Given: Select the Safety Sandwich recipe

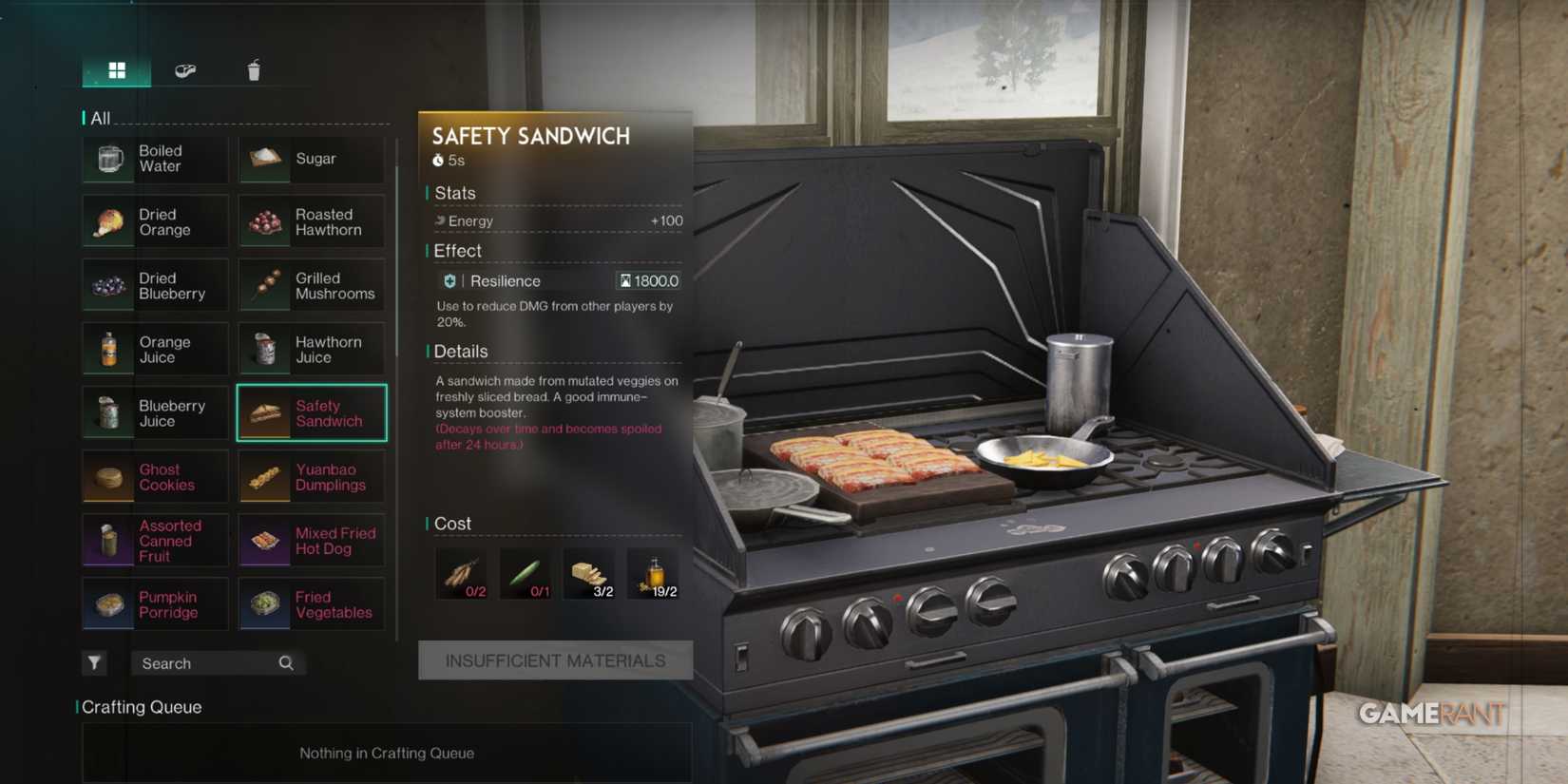Looking at the screenshot, I should coord(311,412).
